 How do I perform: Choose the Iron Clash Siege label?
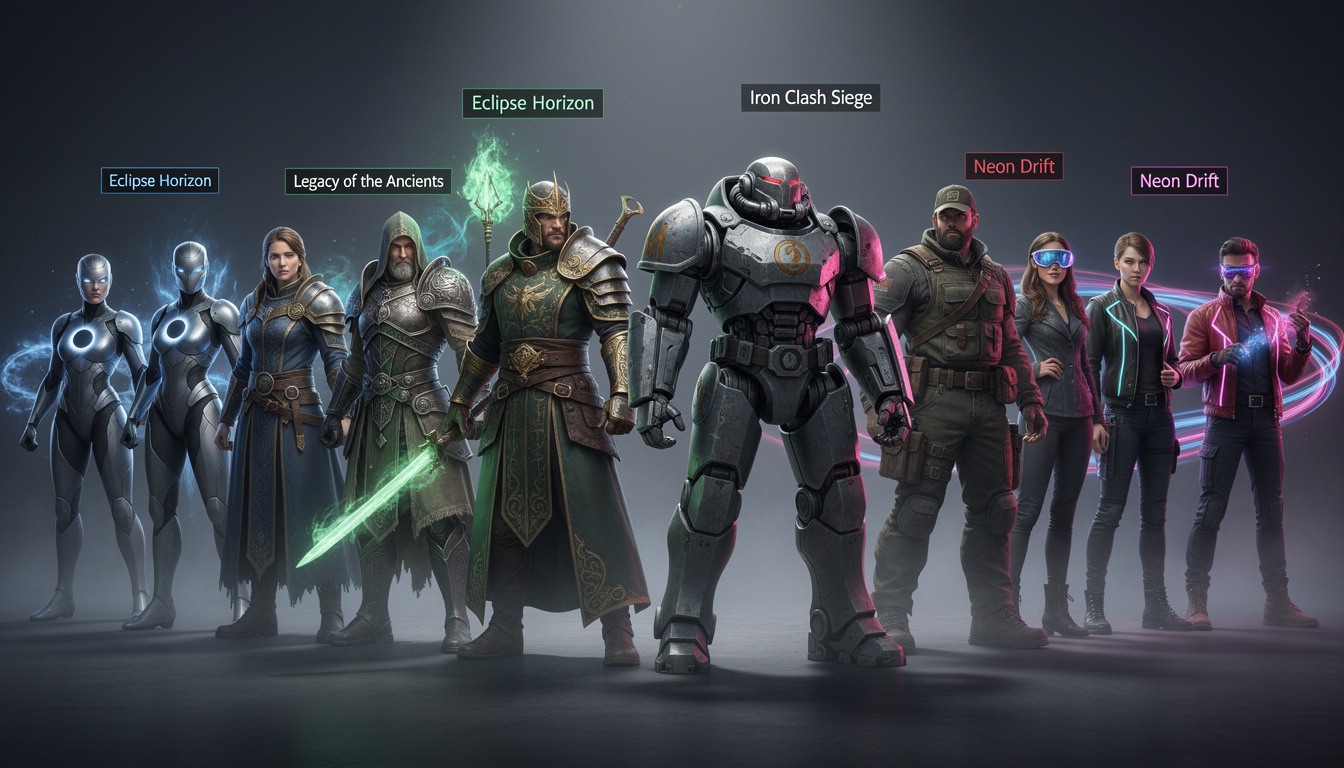810,98
